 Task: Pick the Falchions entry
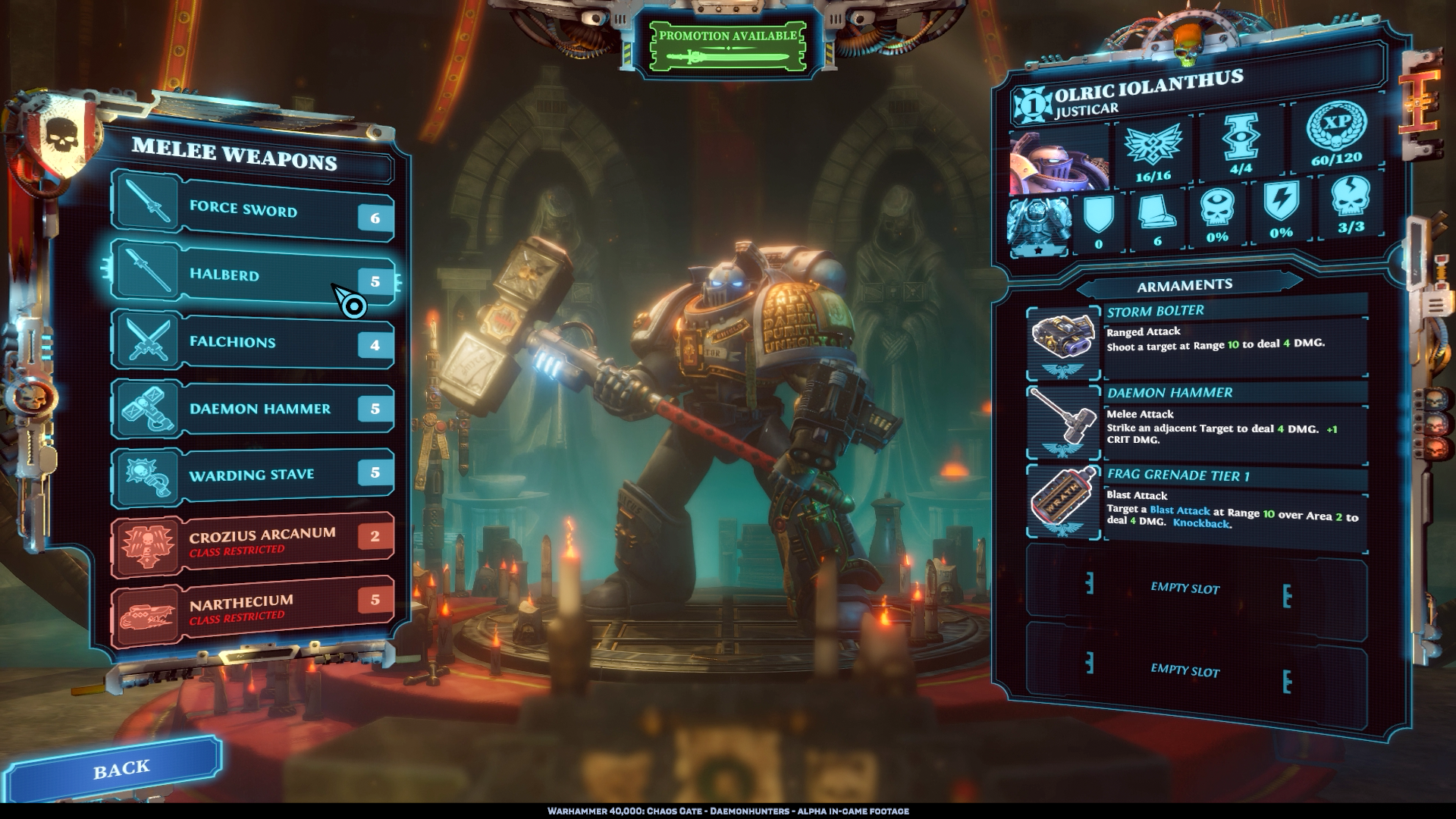[x=253, y=342]
